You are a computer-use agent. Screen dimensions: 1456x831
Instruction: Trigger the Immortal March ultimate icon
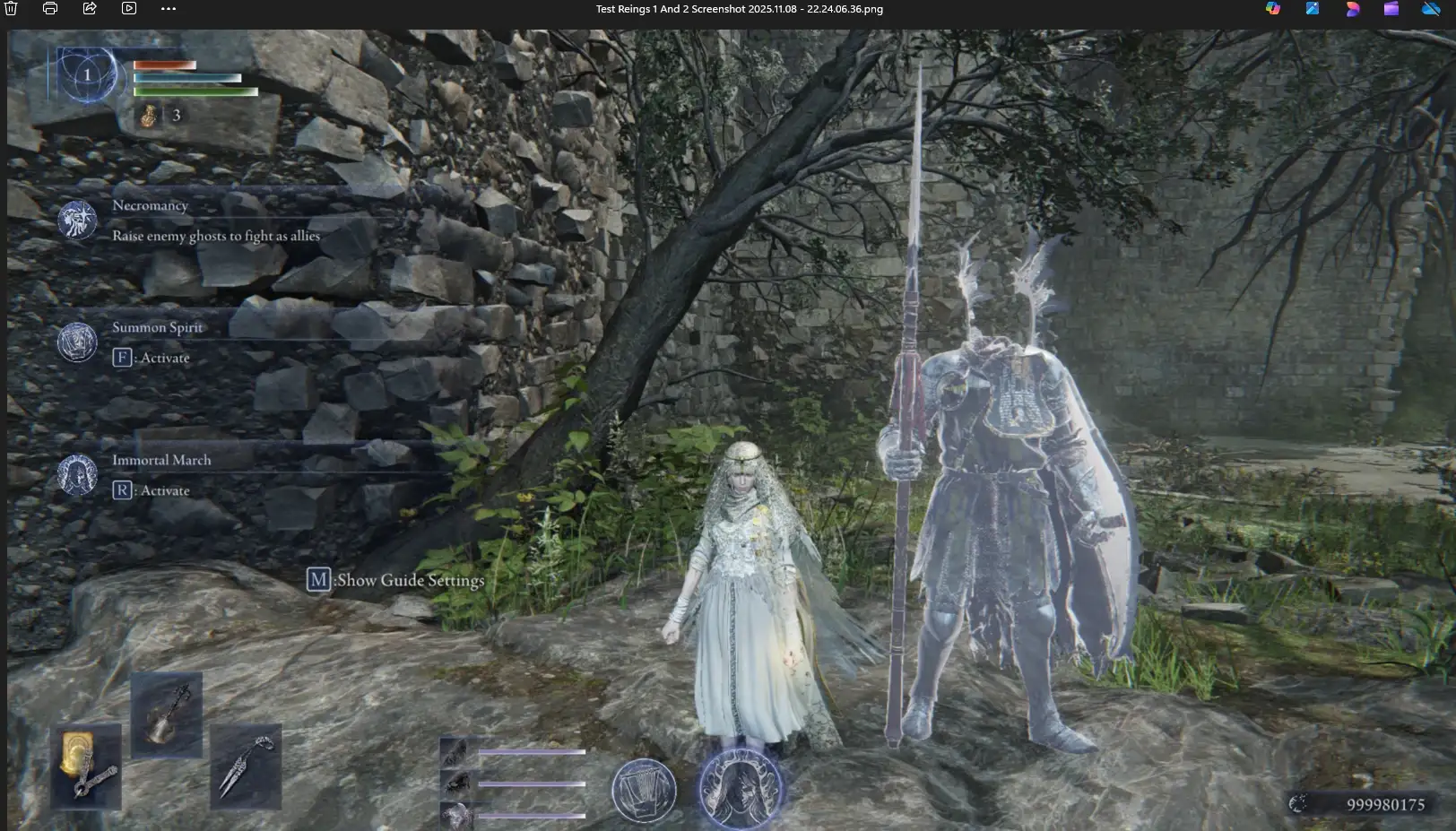point(77,474)
